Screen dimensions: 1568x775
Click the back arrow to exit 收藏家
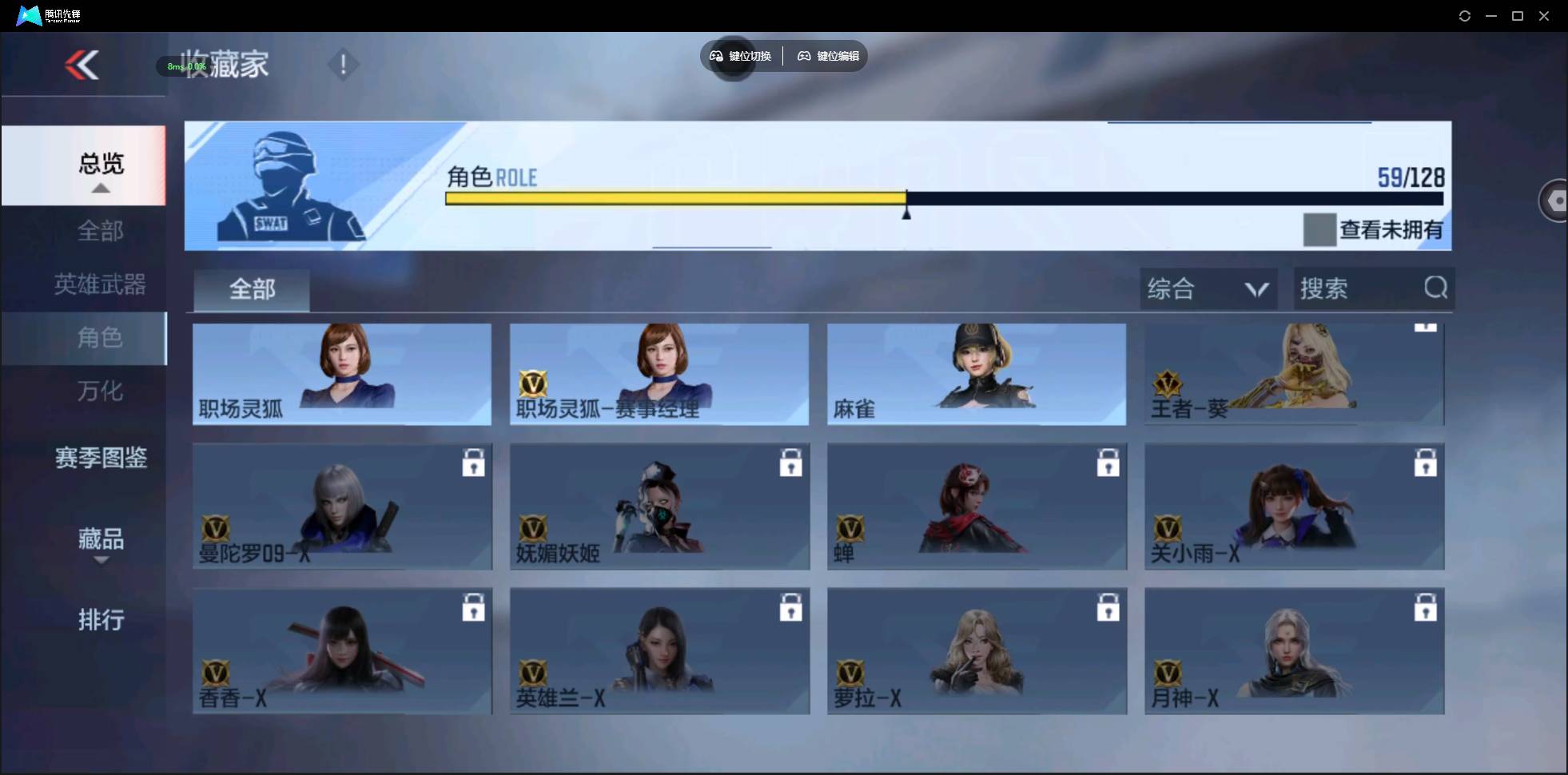[83, 66]
